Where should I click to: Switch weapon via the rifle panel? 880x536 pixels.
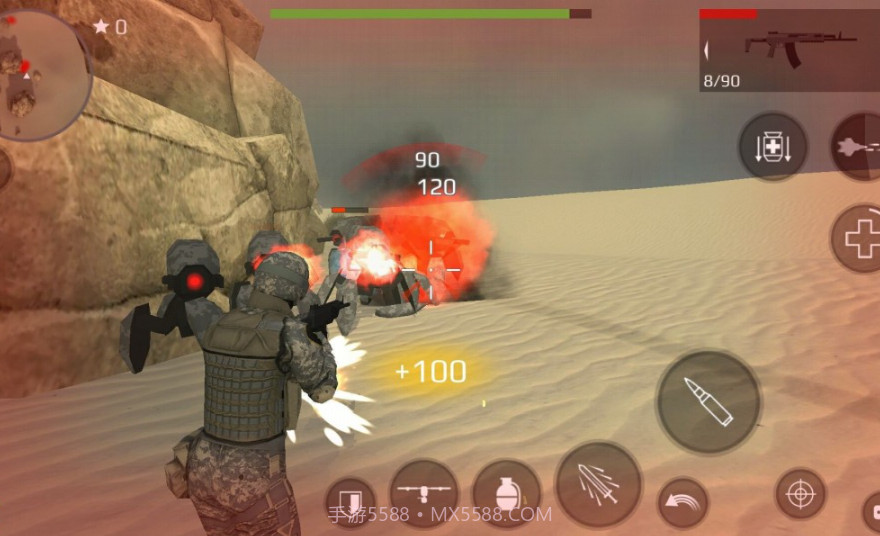pos(789,51)
